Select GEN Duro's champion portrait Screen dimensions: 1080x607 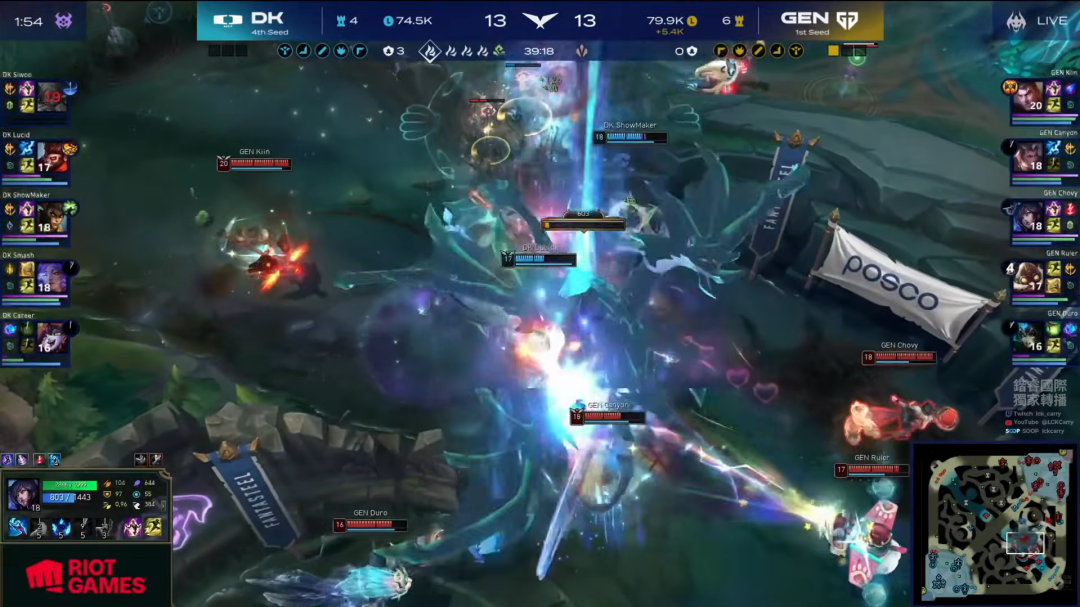[x=1028, y=337]
